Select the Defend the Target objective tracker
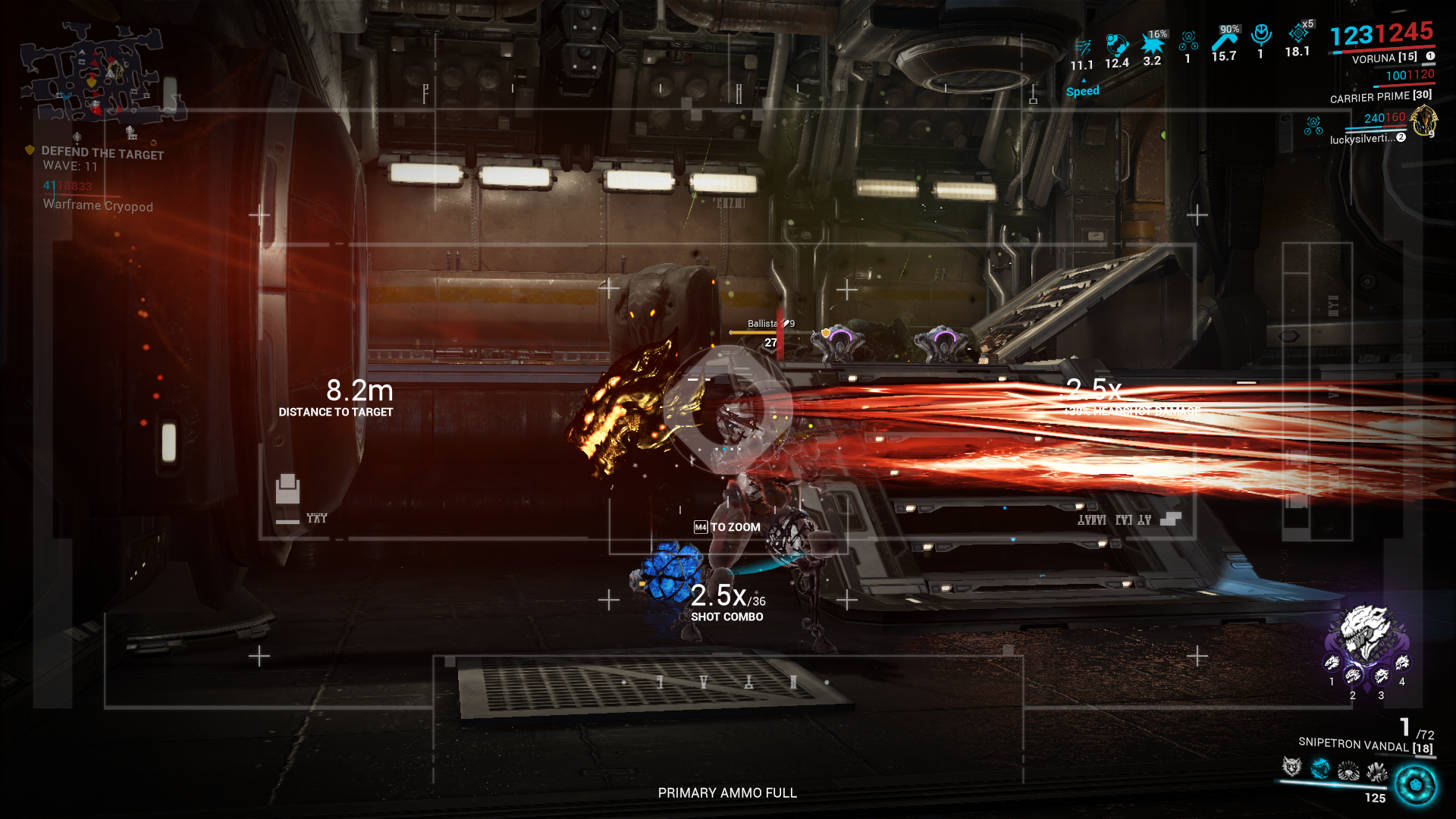This screenshot has width=1456, height=819. coord(102,153)
